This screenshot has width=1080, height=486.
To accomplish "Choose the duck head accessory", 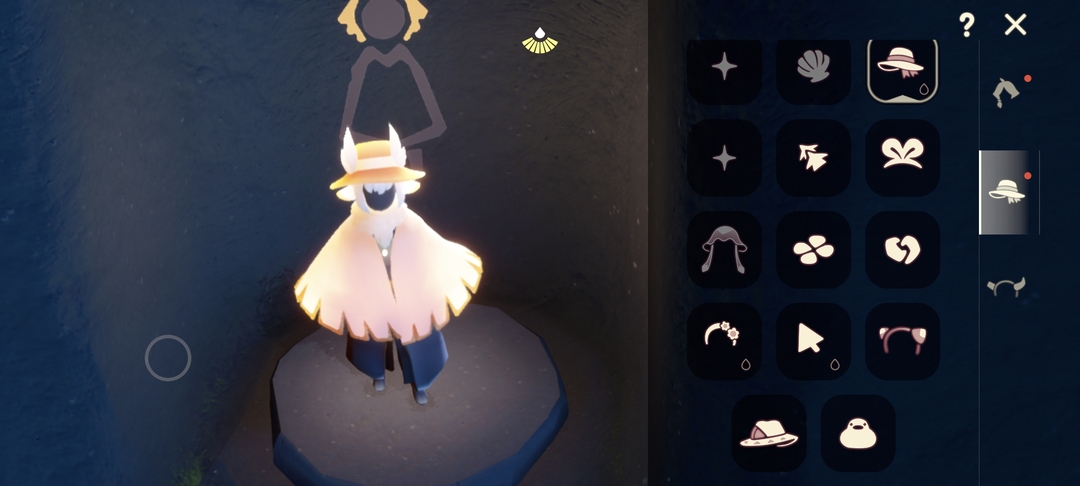I will click(x=857, y=433).
